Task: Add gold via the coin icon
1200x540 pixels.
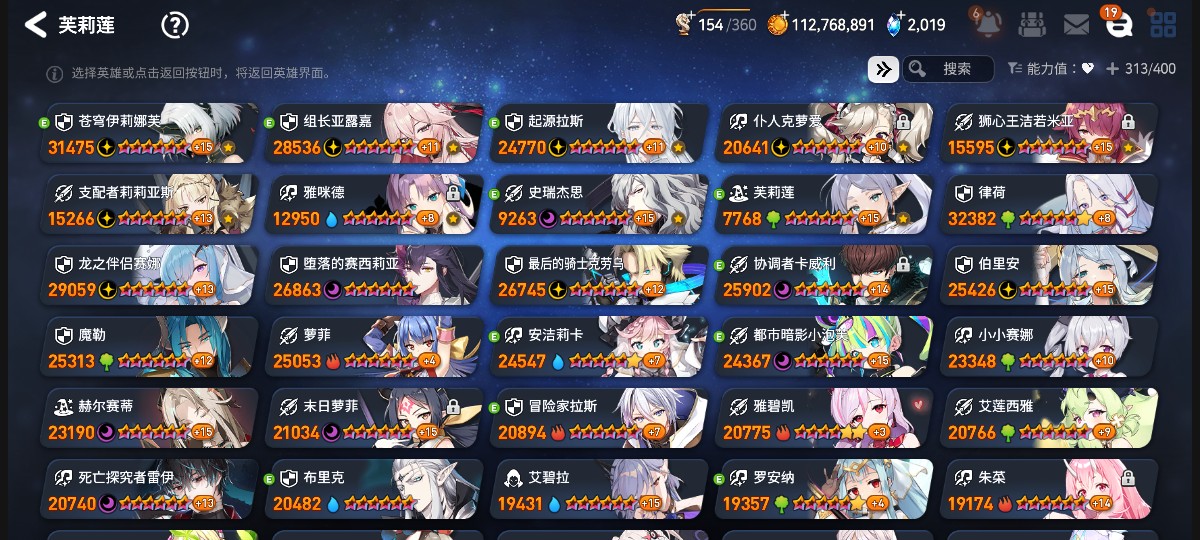Action: [x=778, y=24]
